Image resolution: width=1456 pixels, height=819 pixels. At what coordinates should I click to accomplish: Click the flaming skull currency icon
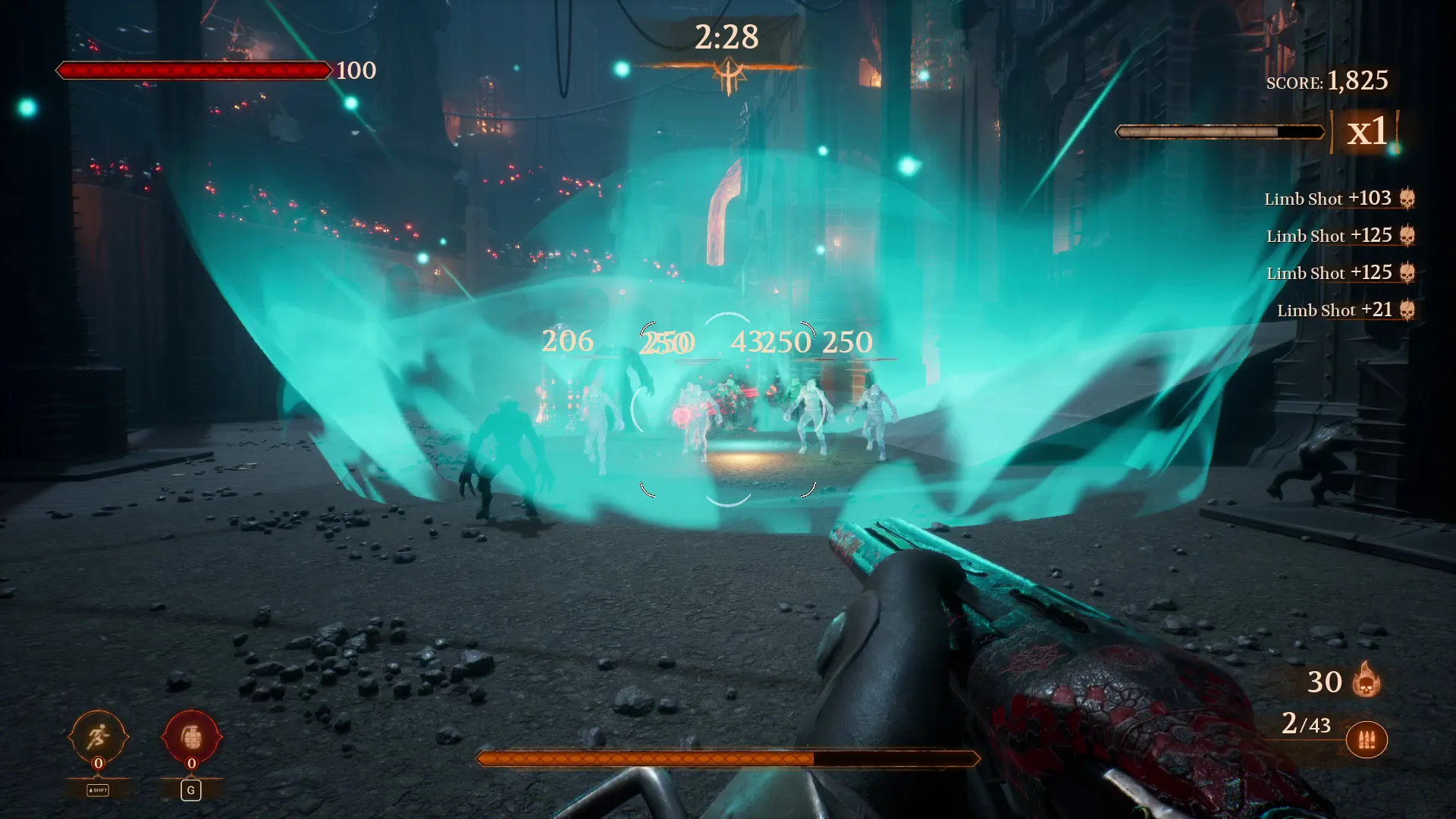coord(1366,680)
